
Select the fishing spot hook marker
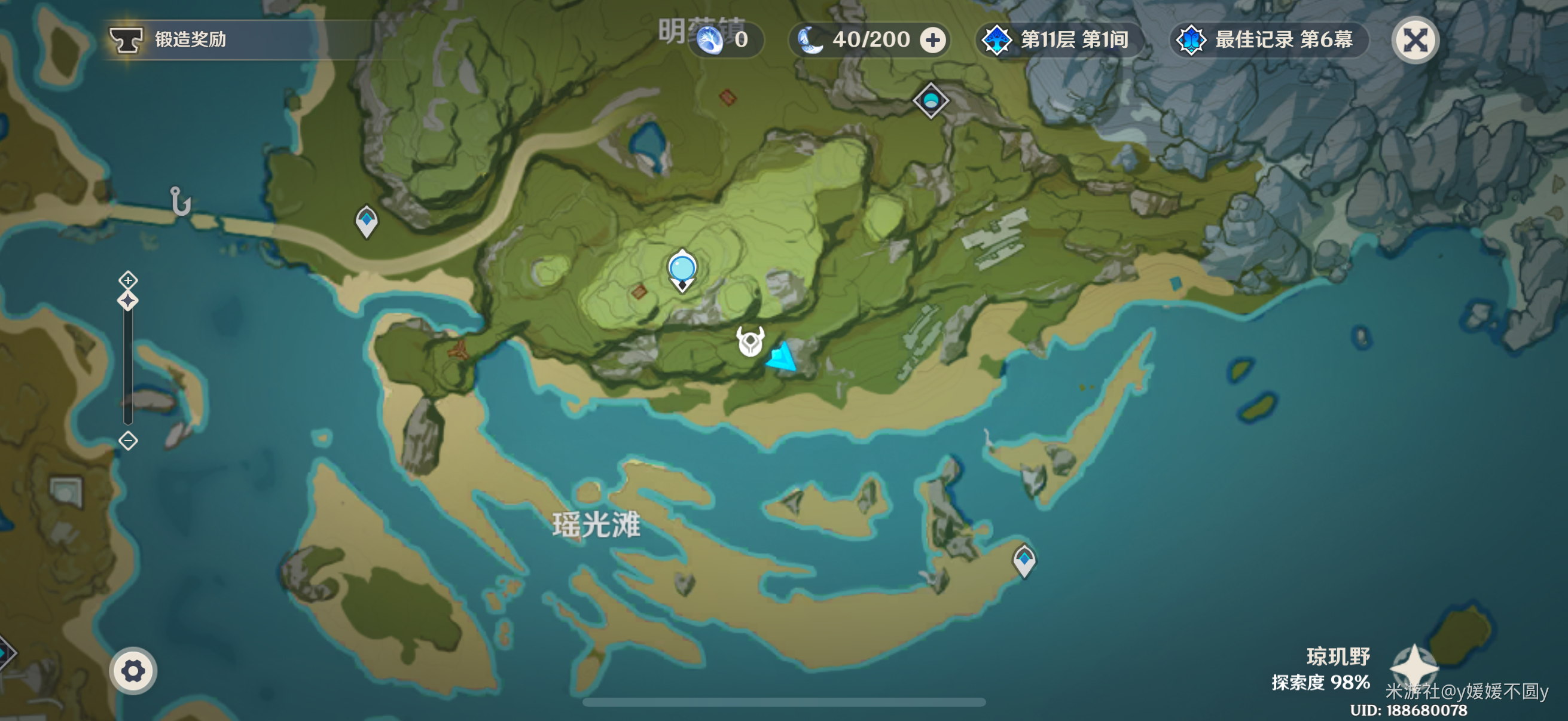pos(180,201)
